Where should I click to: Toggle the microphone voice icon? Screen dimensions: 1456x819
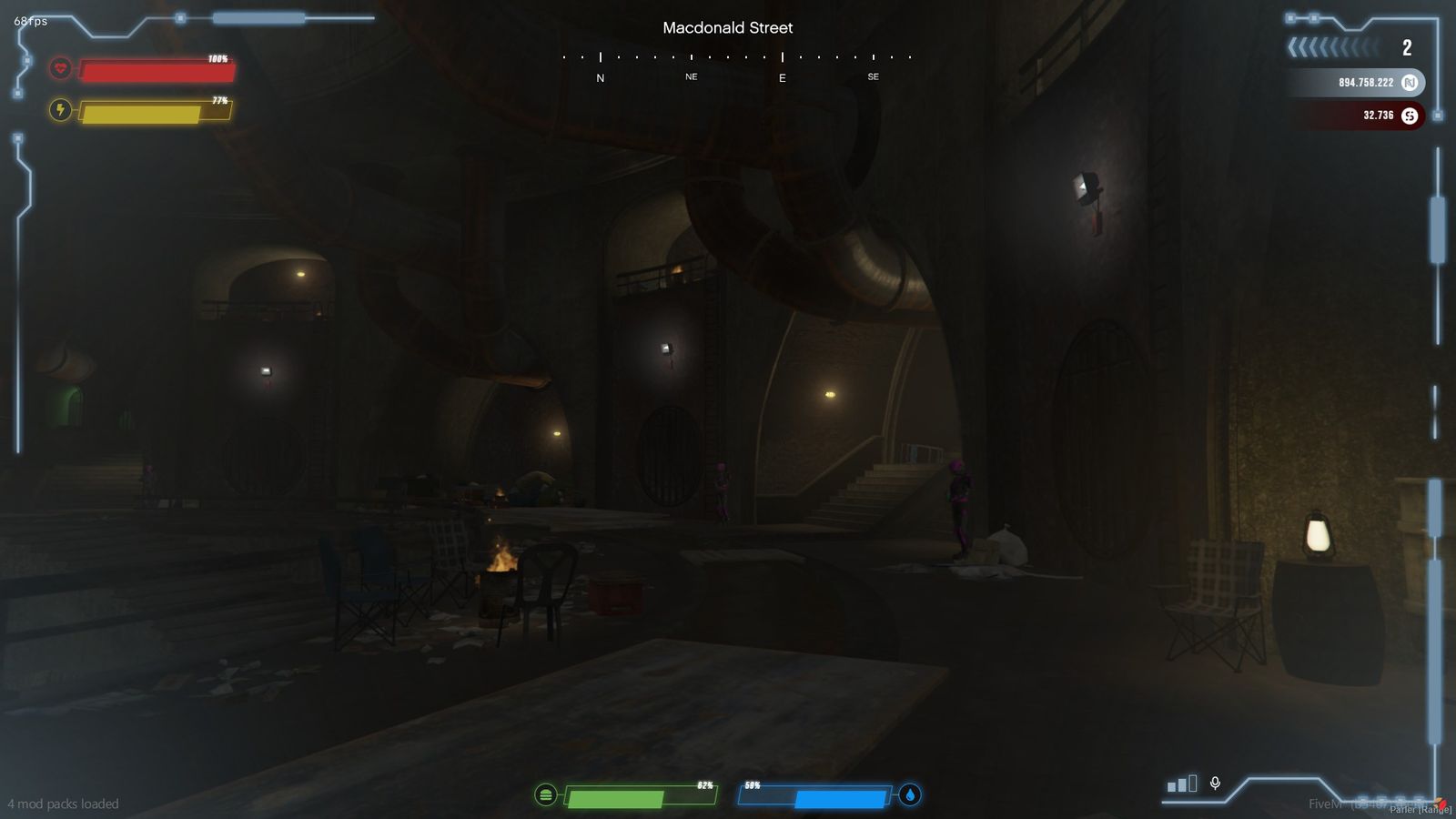coord(1215,783)
